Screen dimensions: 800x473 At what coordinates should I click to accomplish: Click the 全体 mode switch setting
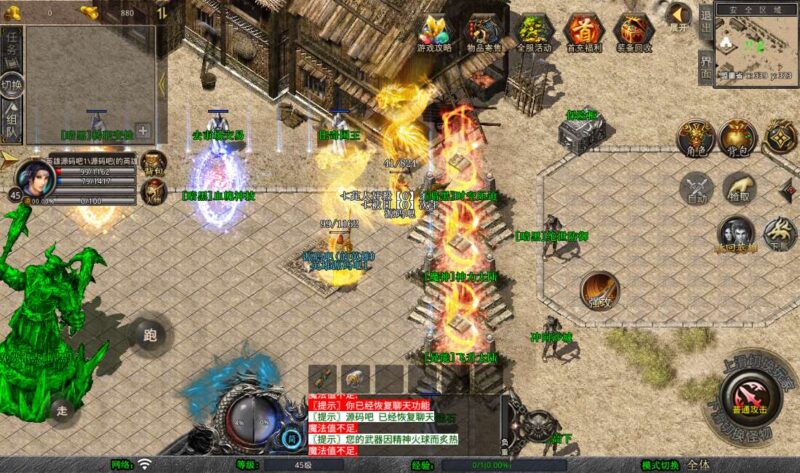click(699, 465)
